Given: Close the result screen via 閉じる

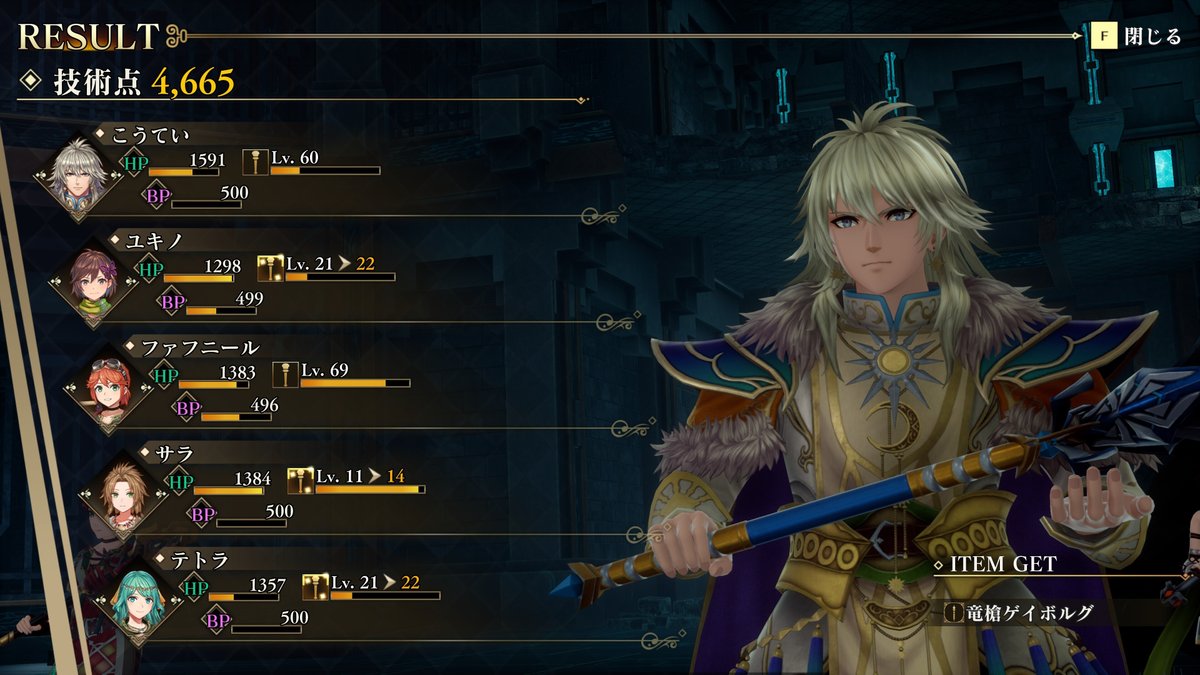Looking at the screenshot, I should click(x=1139, y=37).
